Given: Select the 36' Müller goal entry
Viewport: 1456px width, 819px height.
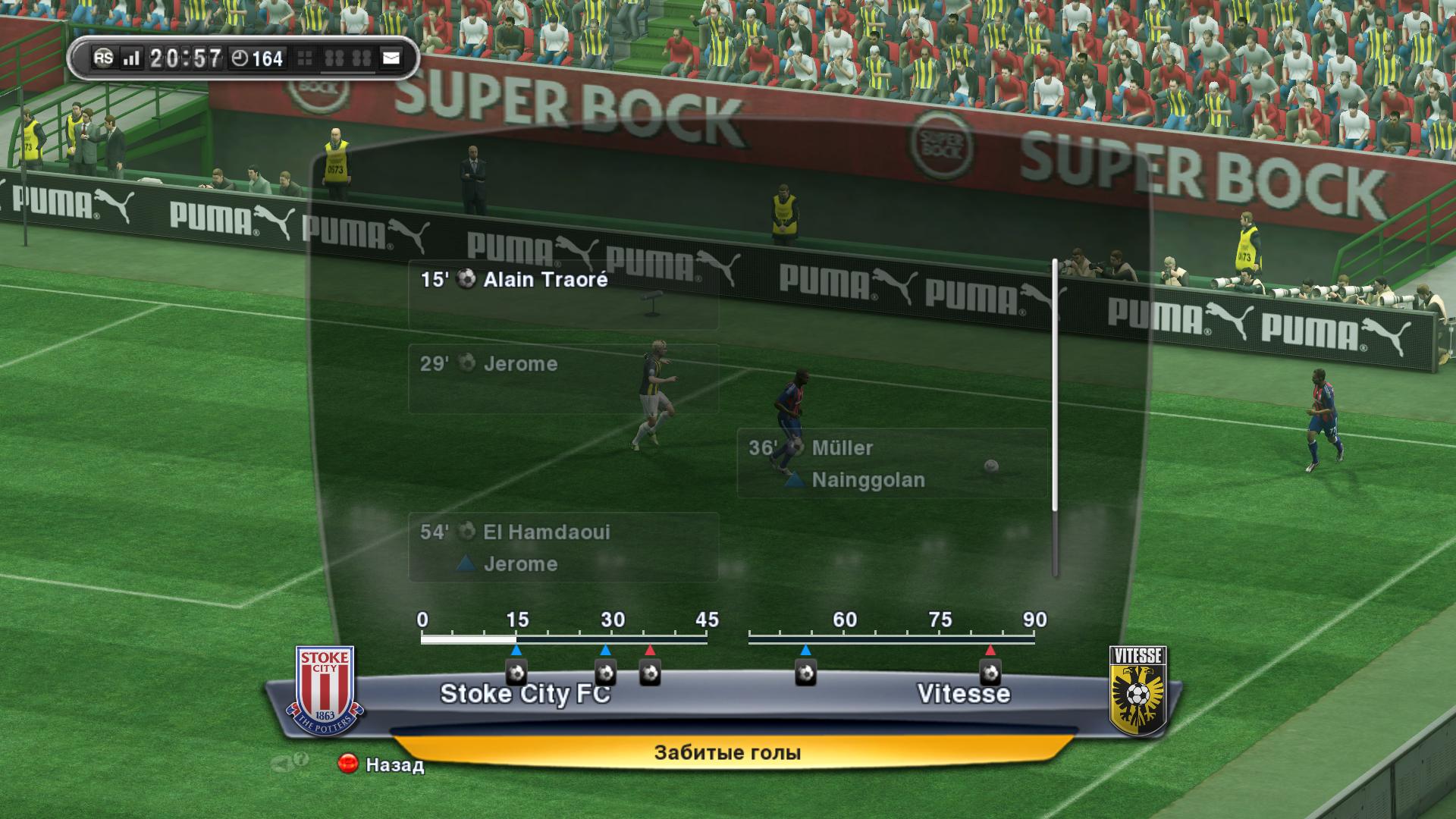Looking at the screenshot, I should point(892,463).
